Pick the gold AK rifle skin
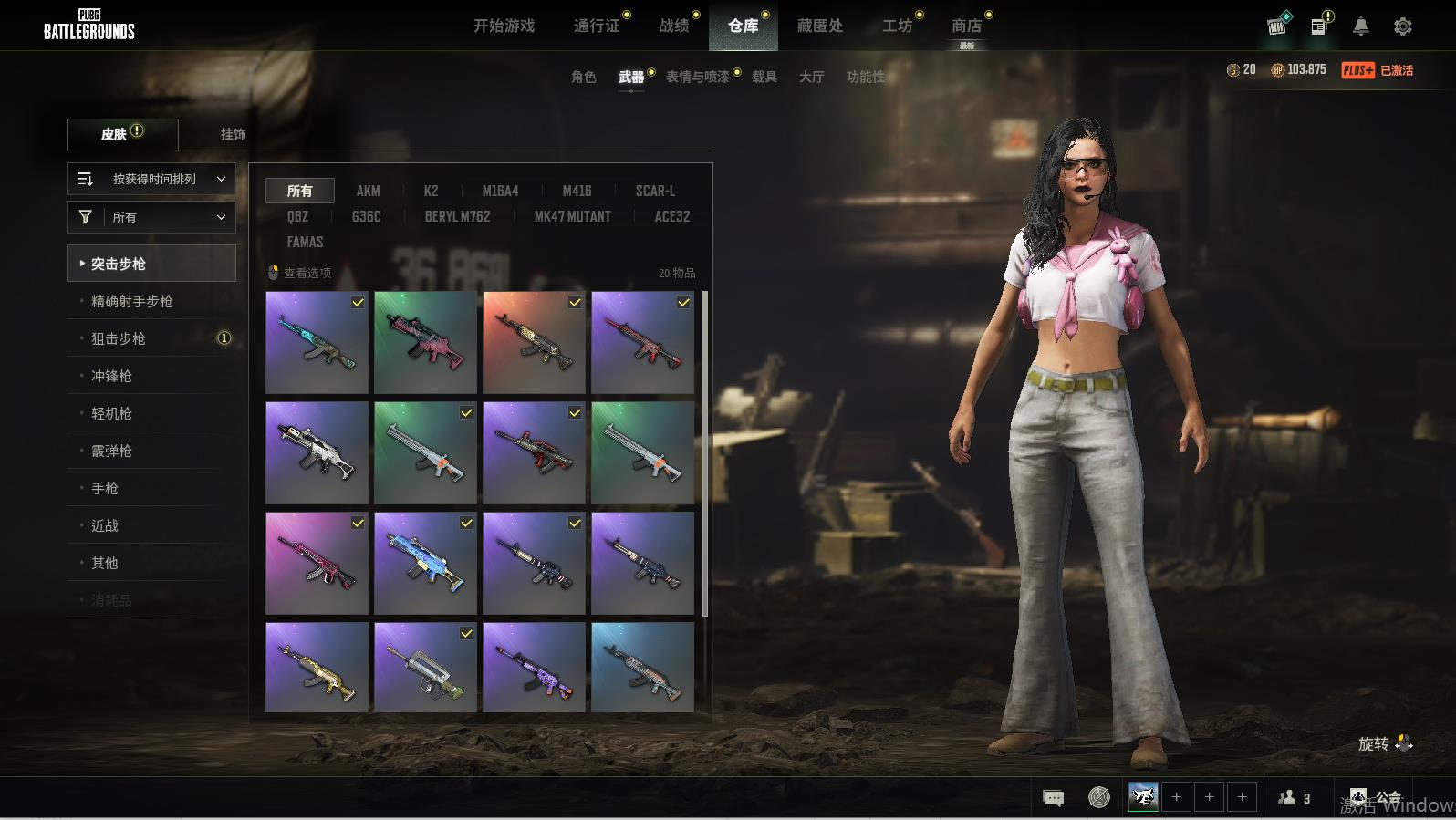The width and height of the screenshot is (1456, 820). click(x=317, y=667)
